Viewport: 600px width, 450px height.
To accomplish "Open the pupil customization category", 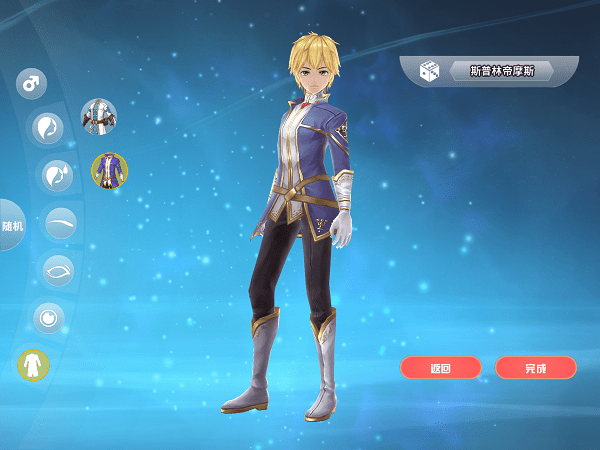I will (47, 318).
